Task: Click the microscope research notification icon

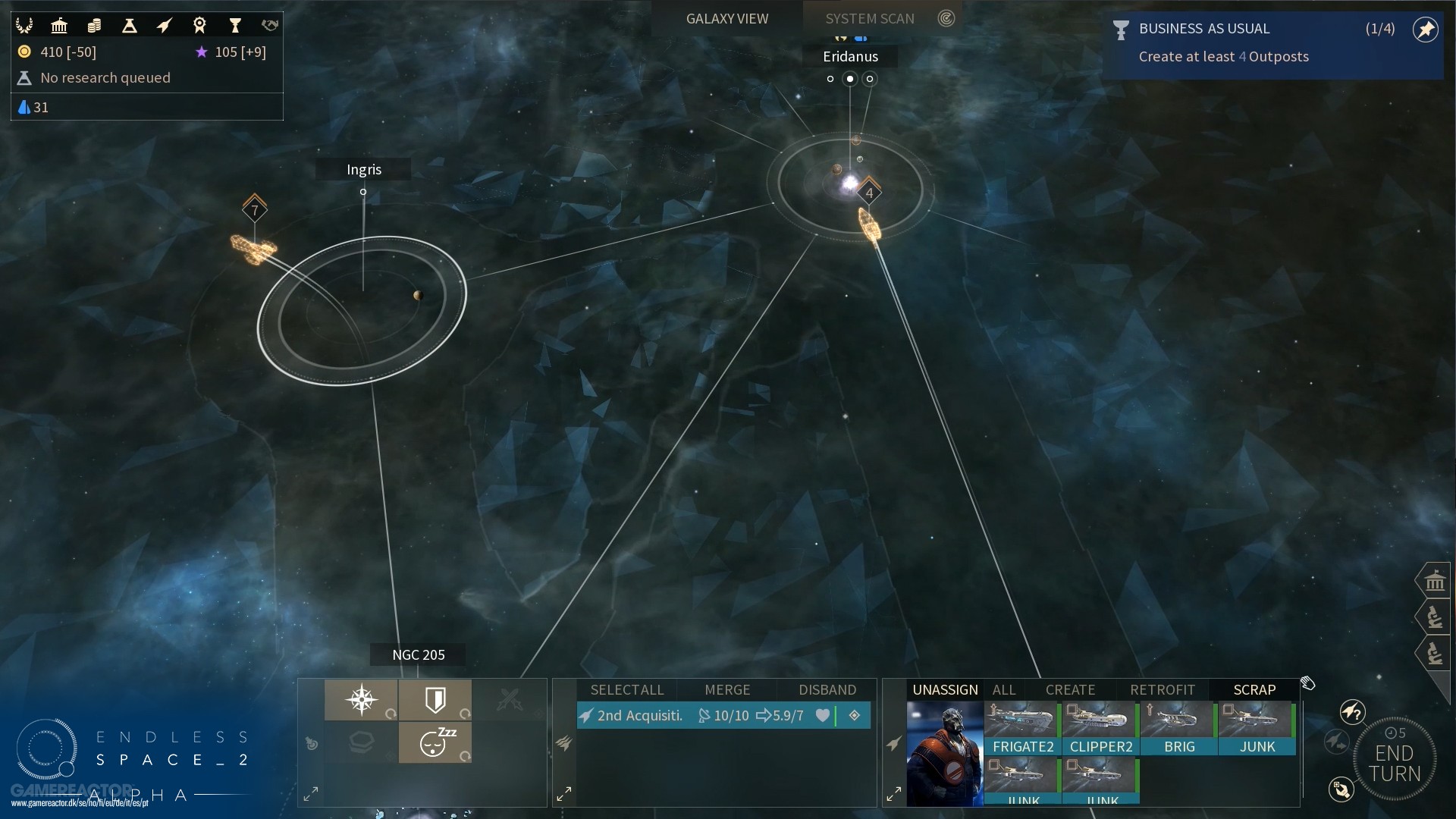Action: pos(1436,617)
